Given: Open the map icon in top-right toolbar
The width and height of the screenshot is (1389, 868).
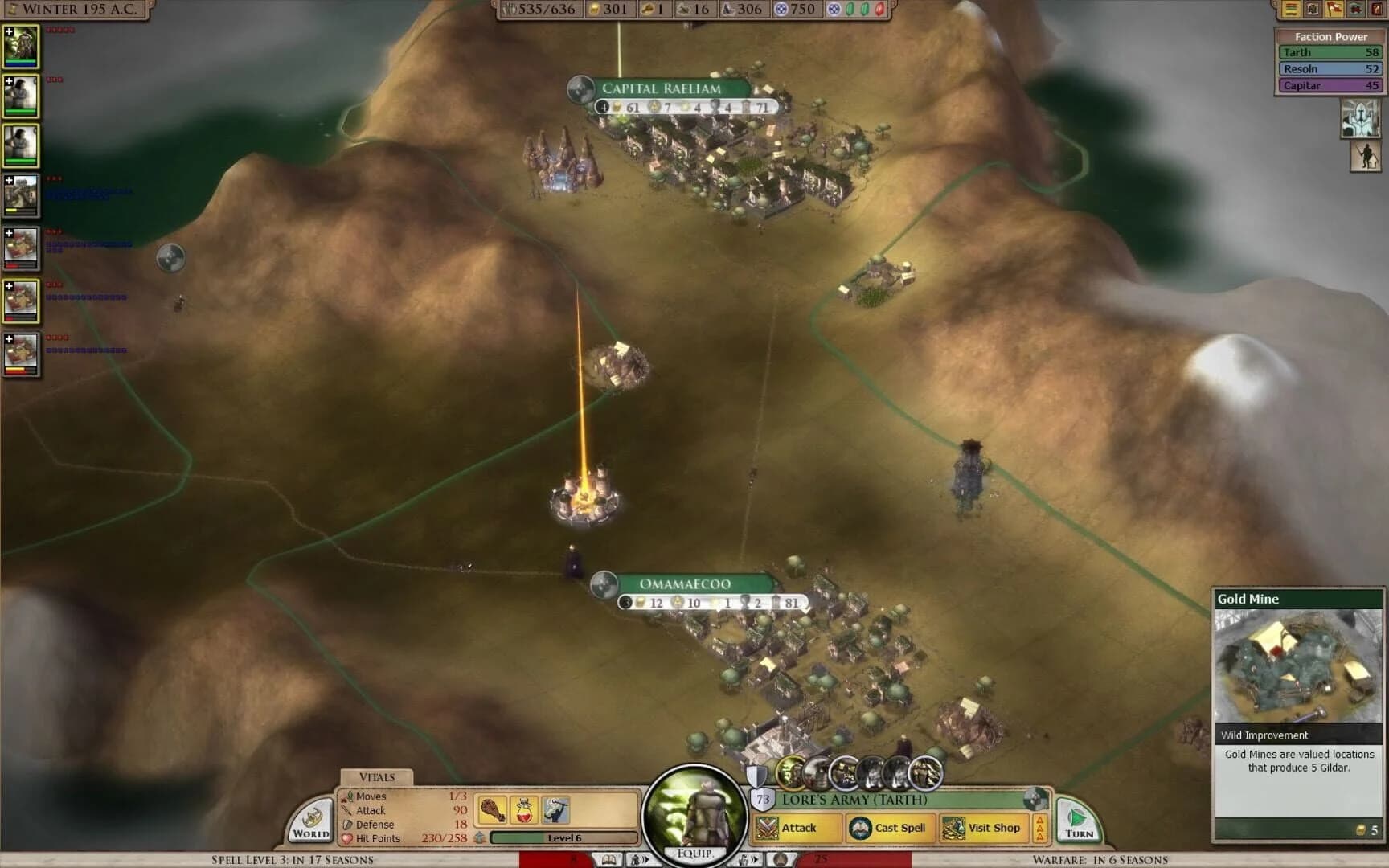Looking at the screenshot, I should point(1313,10).
